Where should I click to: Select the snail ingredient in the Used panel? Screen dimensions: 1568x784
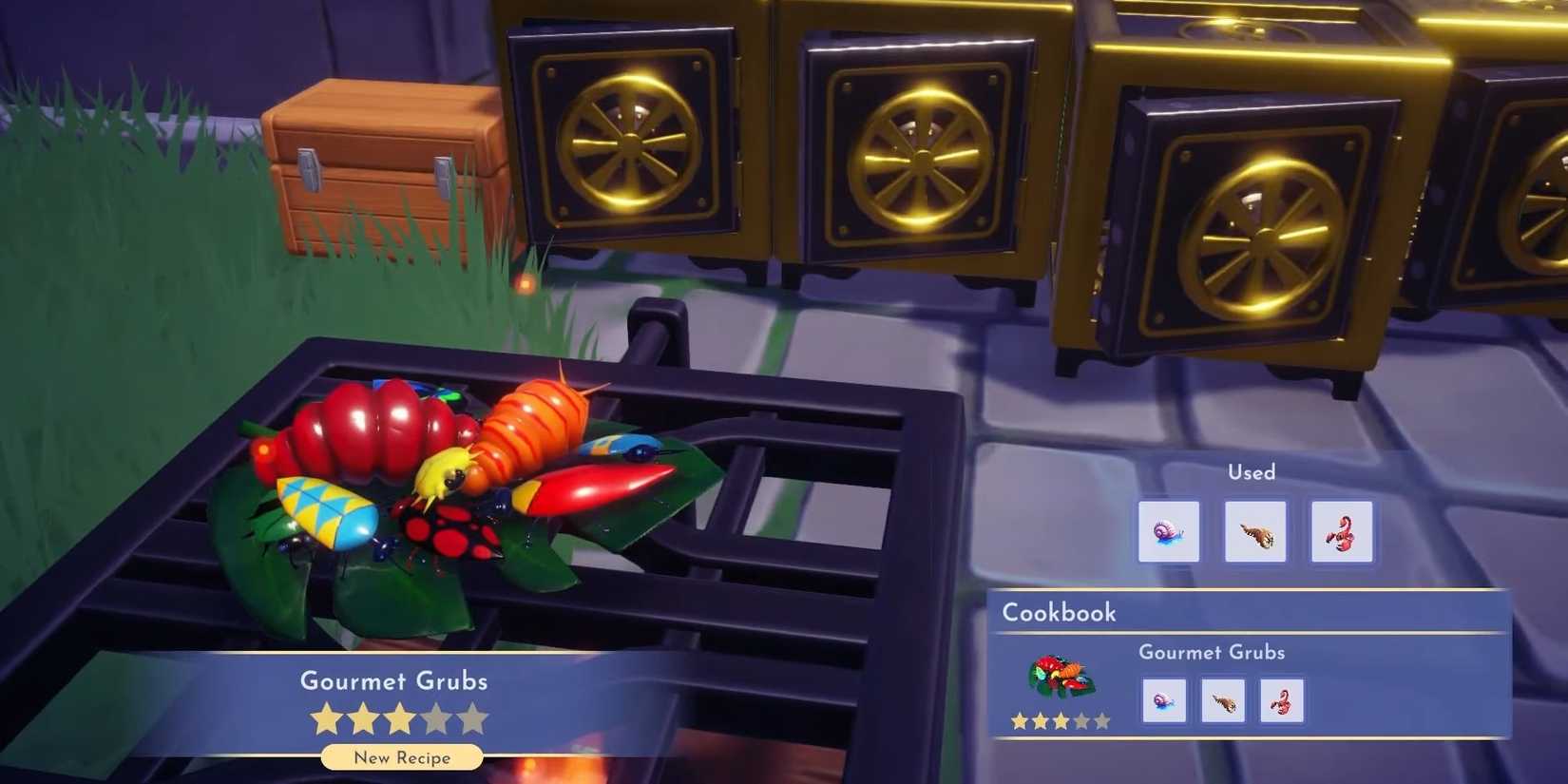[1169, 531]
